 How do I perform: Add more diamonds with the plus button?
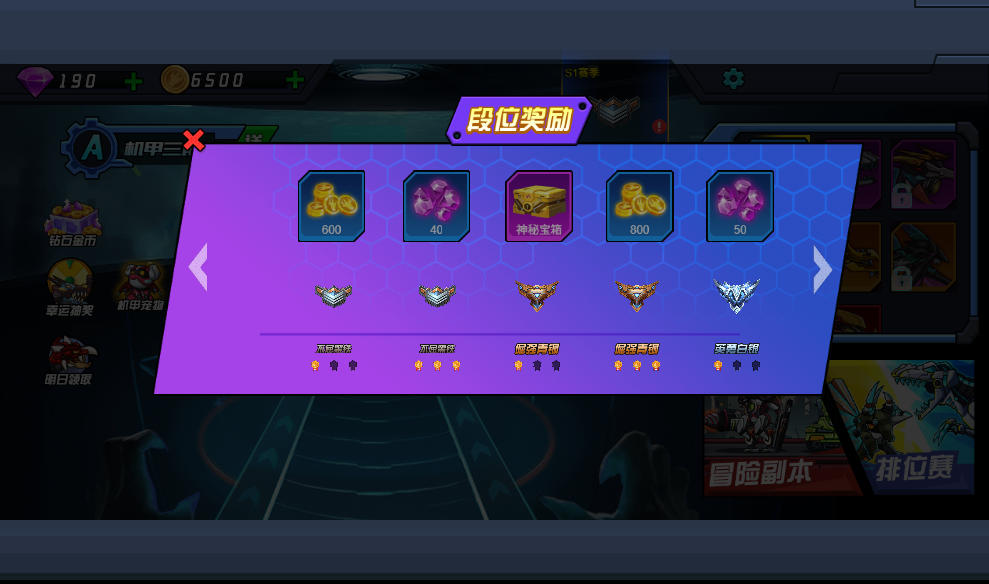tap(133, 81)
